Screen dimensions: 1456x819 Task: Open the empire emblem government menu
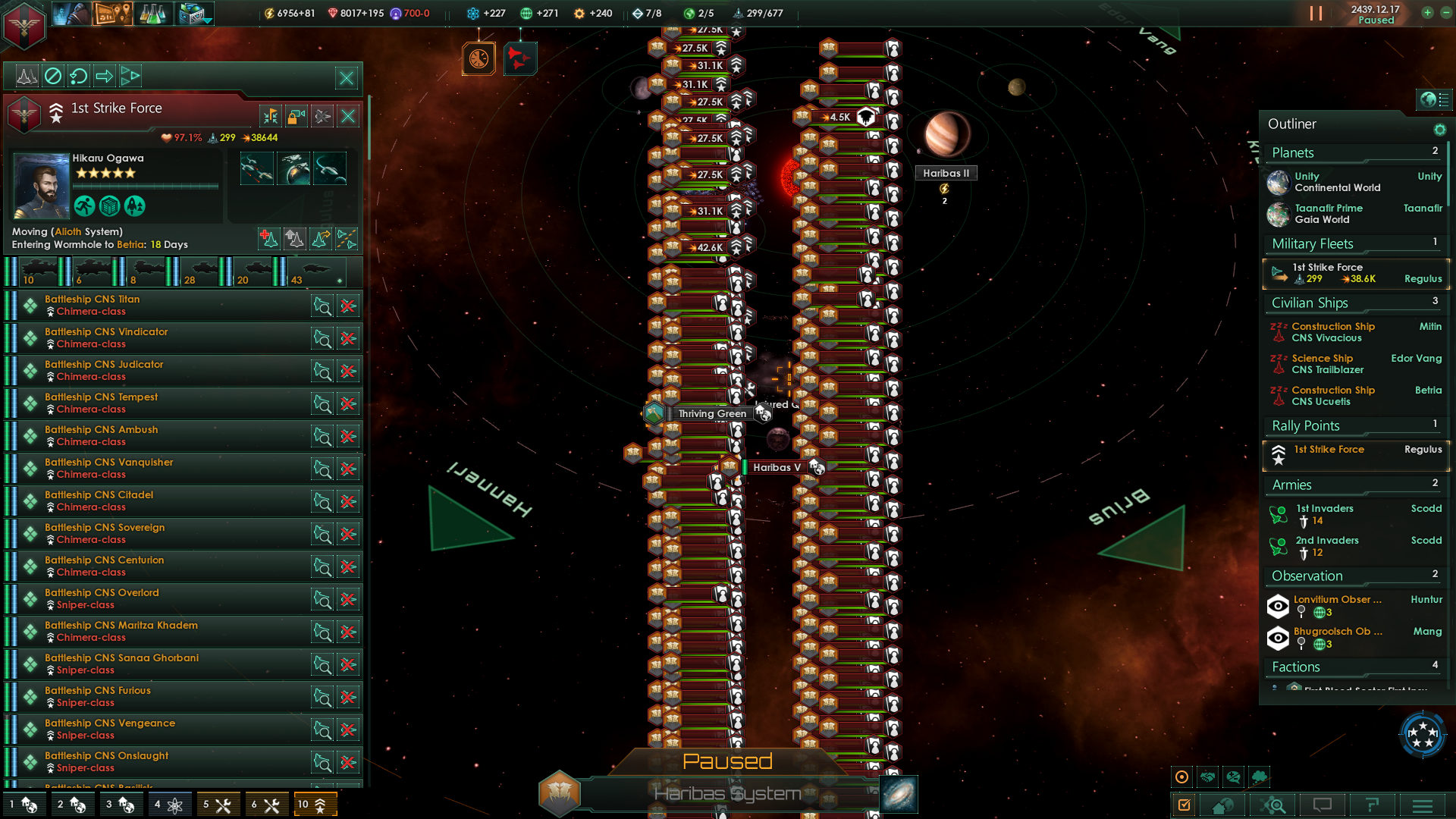coord(24,25)
